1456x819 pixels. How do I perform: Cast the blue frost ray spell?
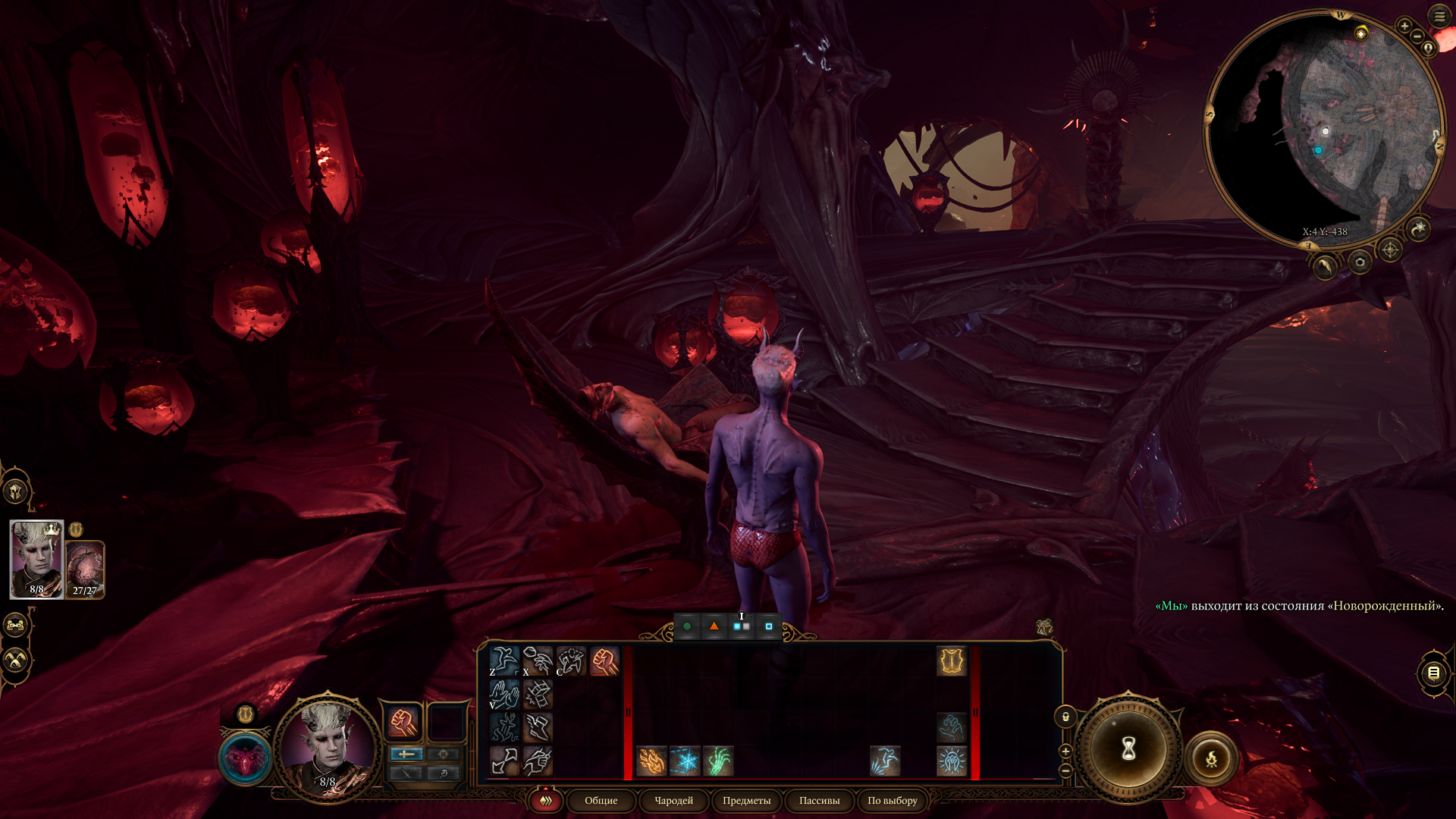[685, 761]
